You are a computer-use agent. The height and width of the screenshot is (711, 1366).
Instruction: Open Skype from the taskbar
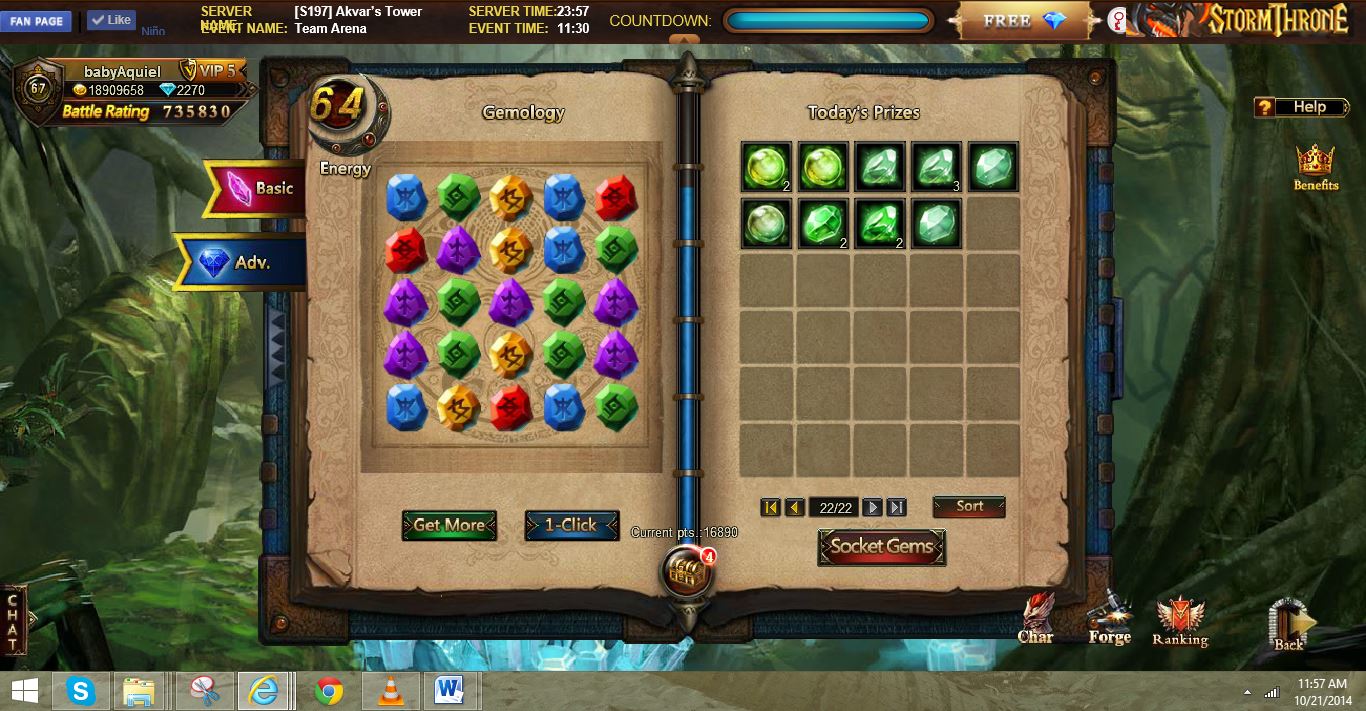click(81, 691)
